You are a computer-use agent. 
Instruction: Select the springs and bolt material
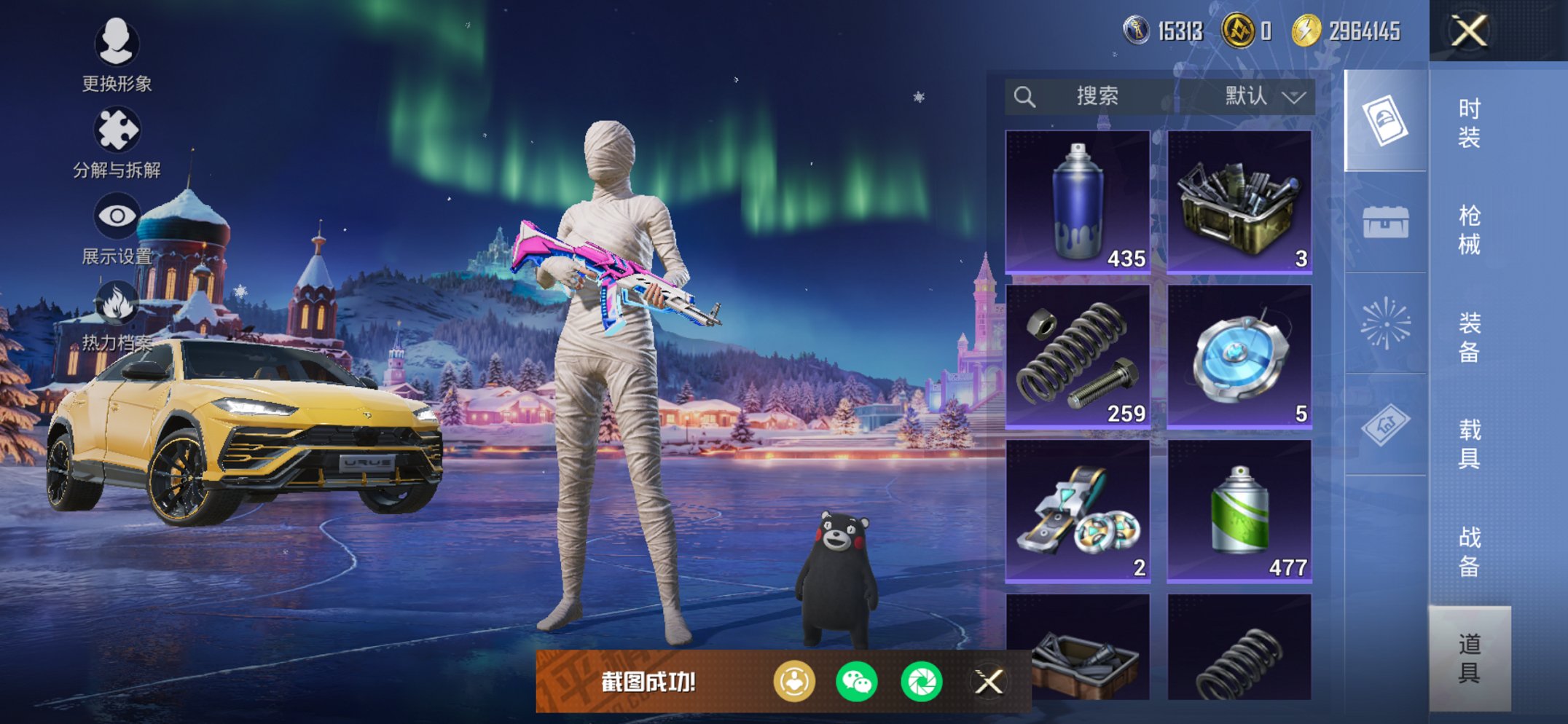coord(1078,356)
